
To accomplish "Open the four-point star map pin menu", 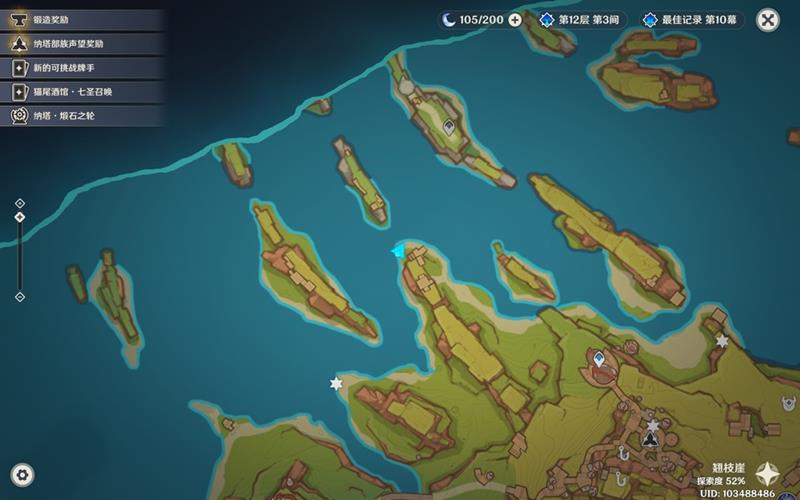I will [x=767, y=474].
